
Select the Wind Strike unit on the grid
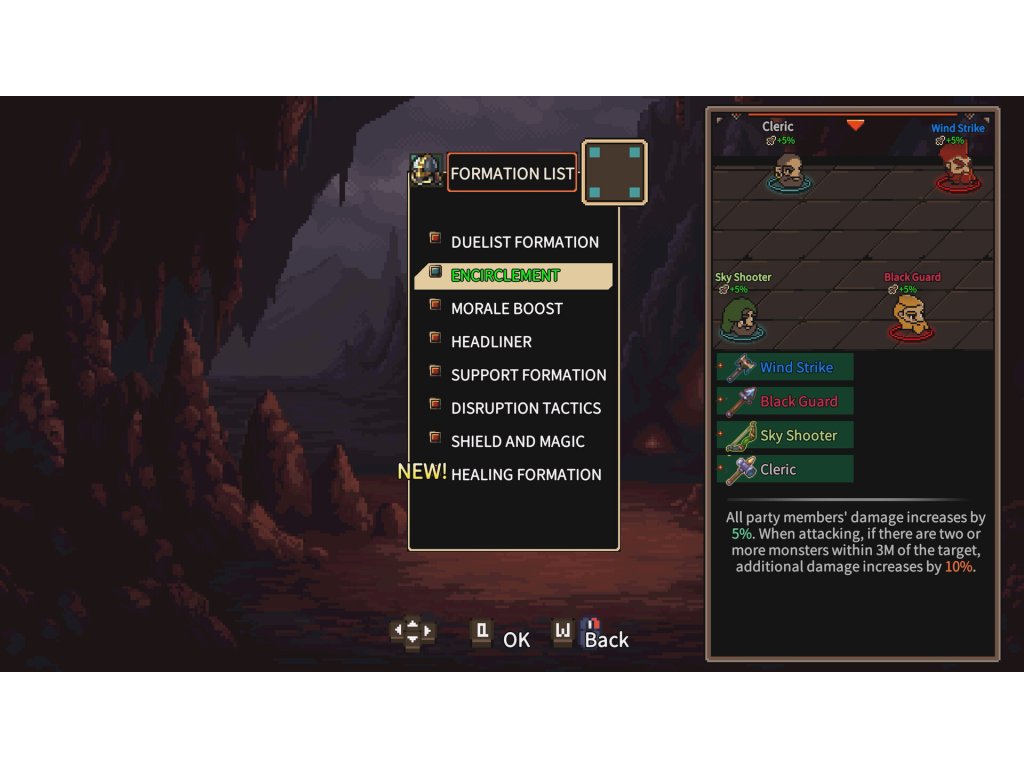(x=958, y=170)
